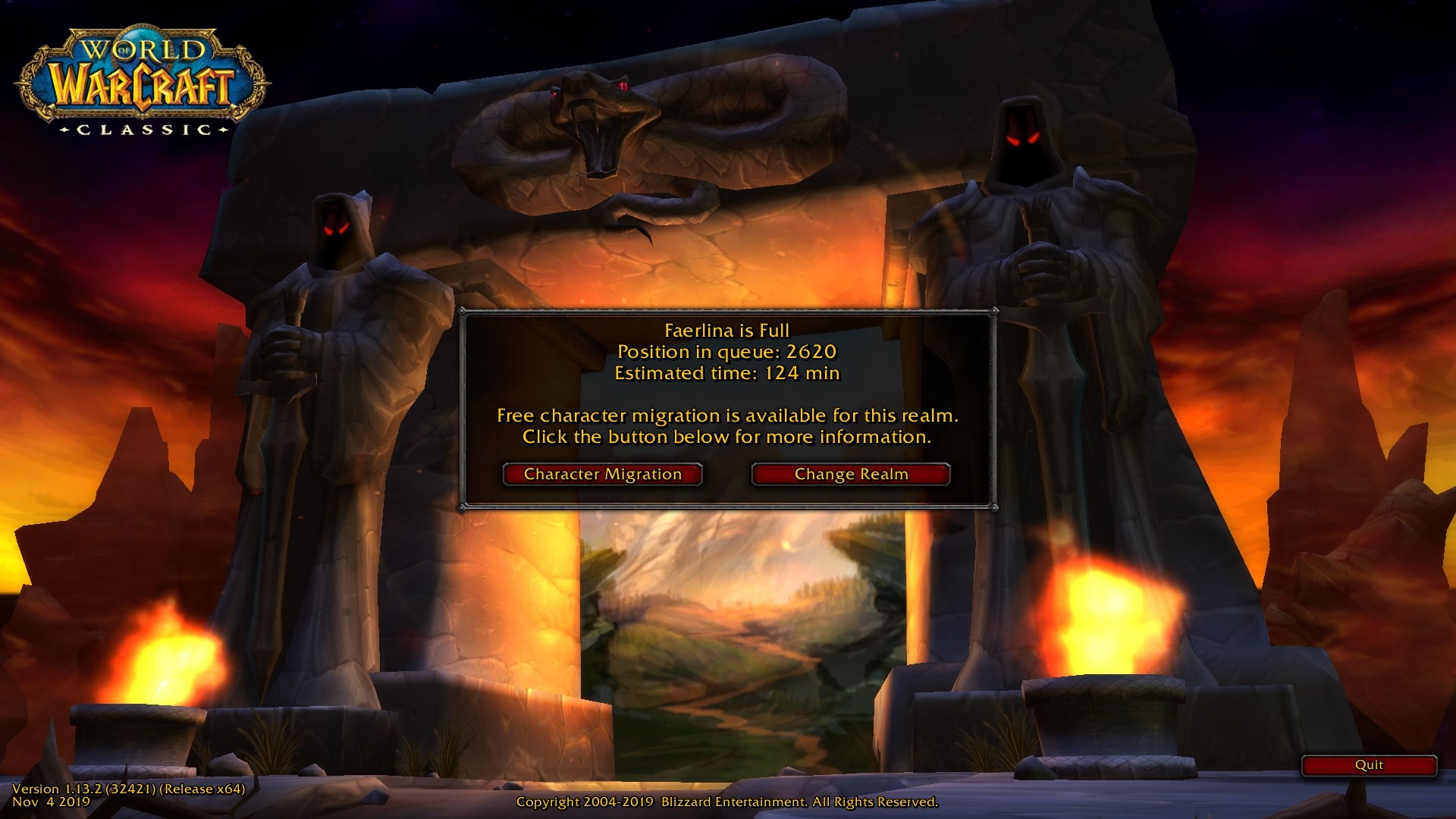Click the 'Estimated time: 124 min' text
The image size is (1456, 819).
[x=726, y=373]
